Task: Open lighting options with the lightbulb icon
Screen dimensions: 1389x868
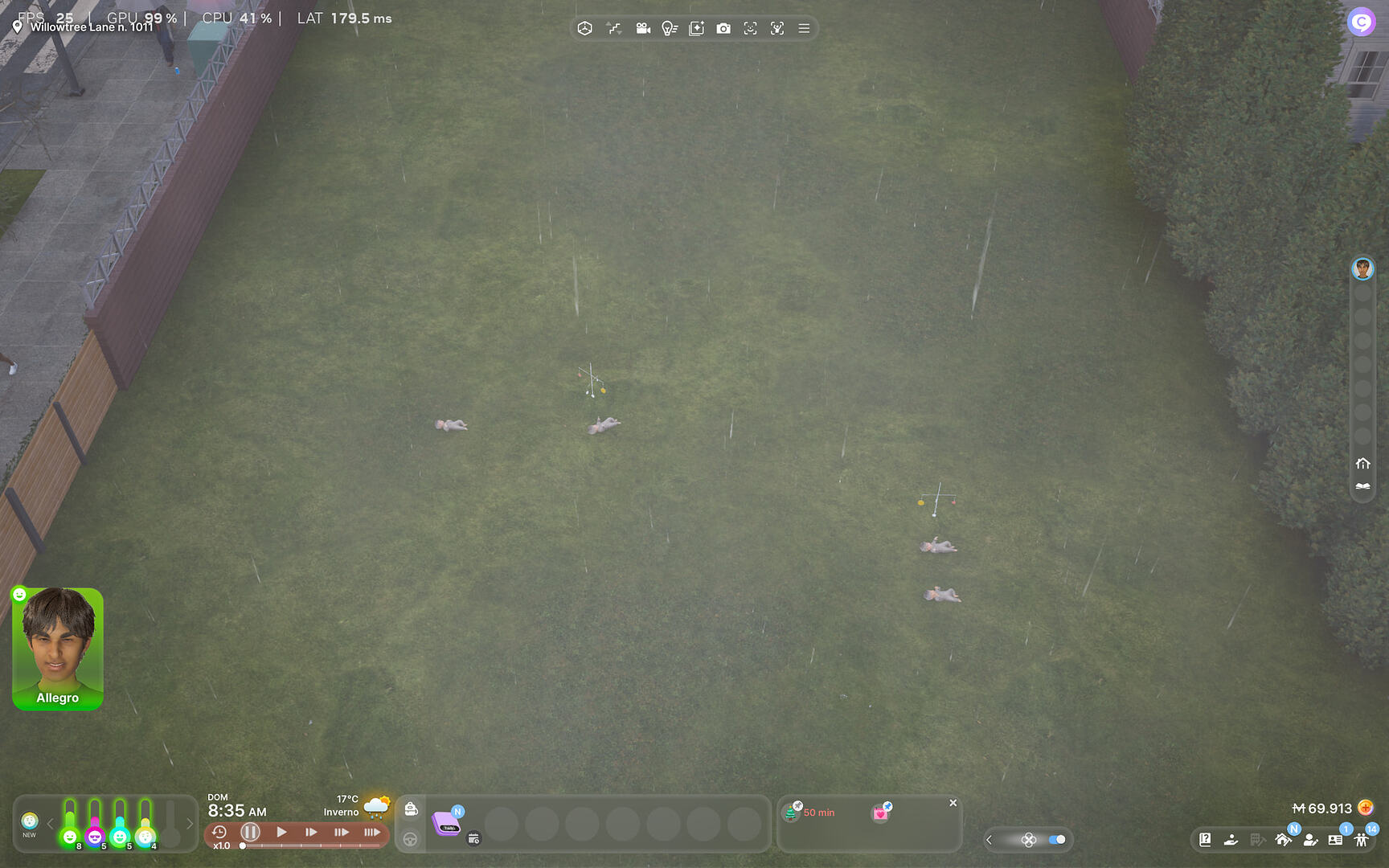Action: (x=670, y=28)
